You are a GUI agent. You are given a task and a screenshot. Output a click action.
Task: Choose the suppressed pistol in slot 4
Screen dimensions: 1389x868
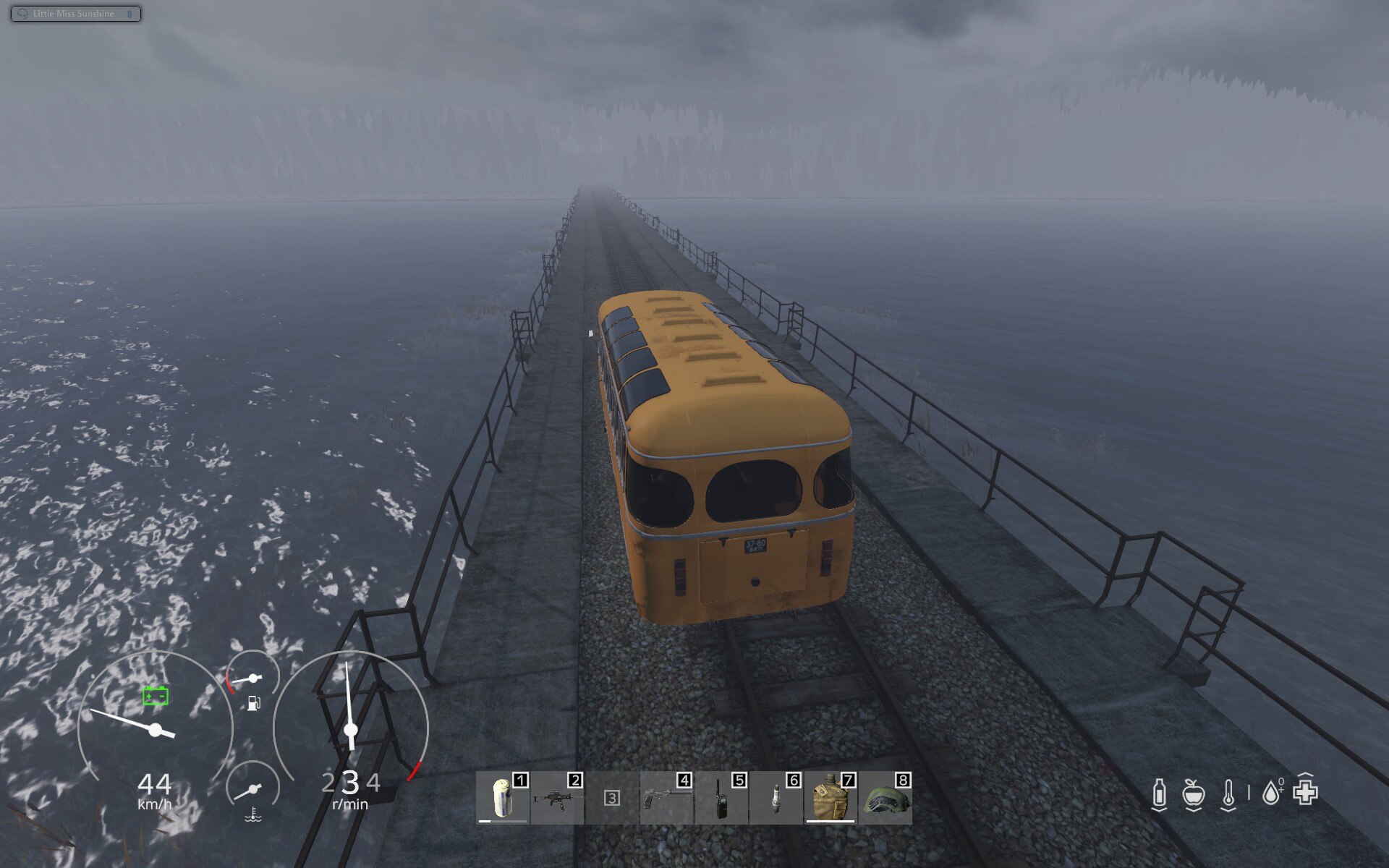(x=666, y=798)
